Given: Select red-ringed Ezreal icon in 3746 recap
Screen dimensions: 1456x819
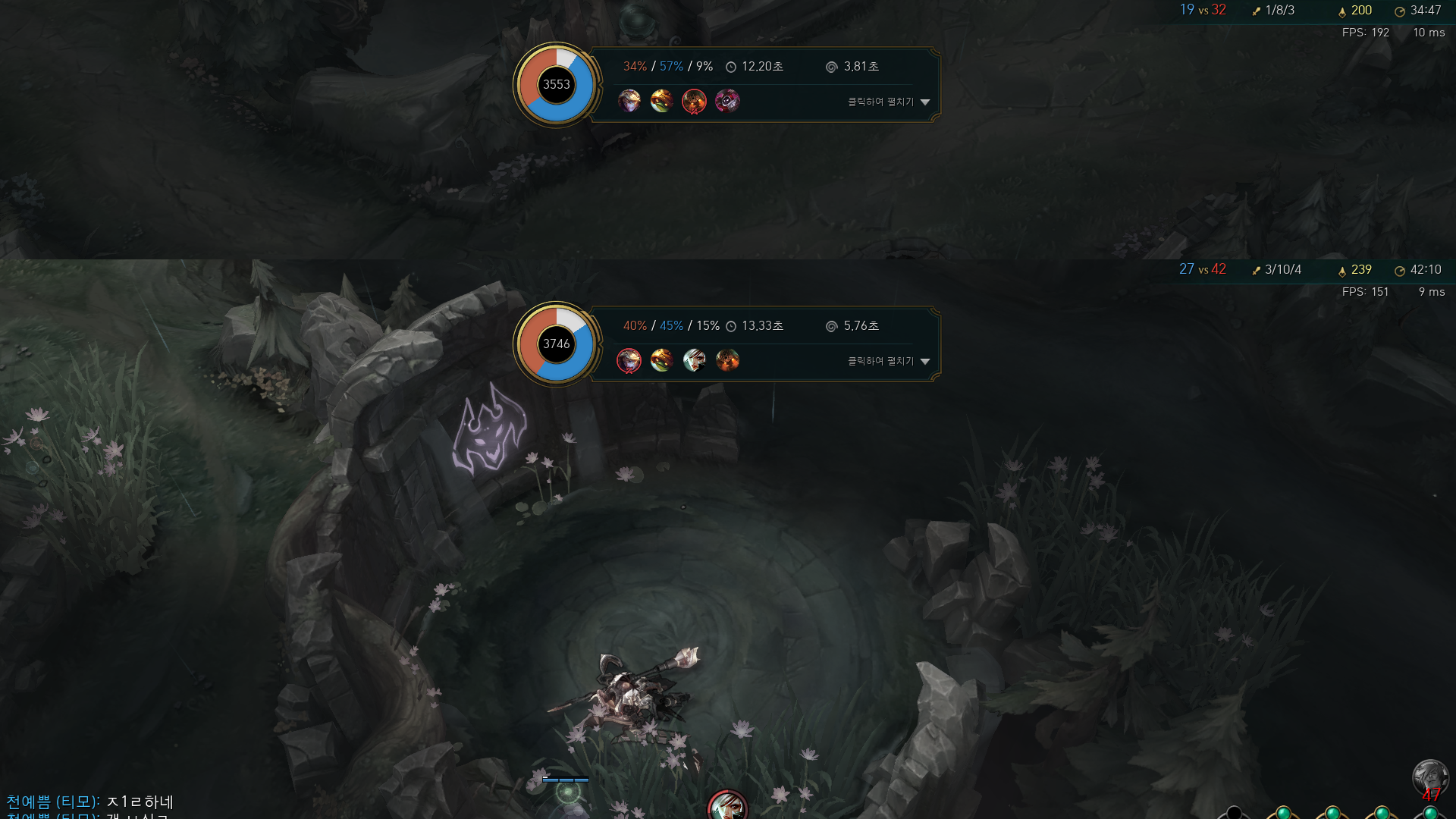Looking at the screenshot, I should pyautogui.click(x=629, y=360).
